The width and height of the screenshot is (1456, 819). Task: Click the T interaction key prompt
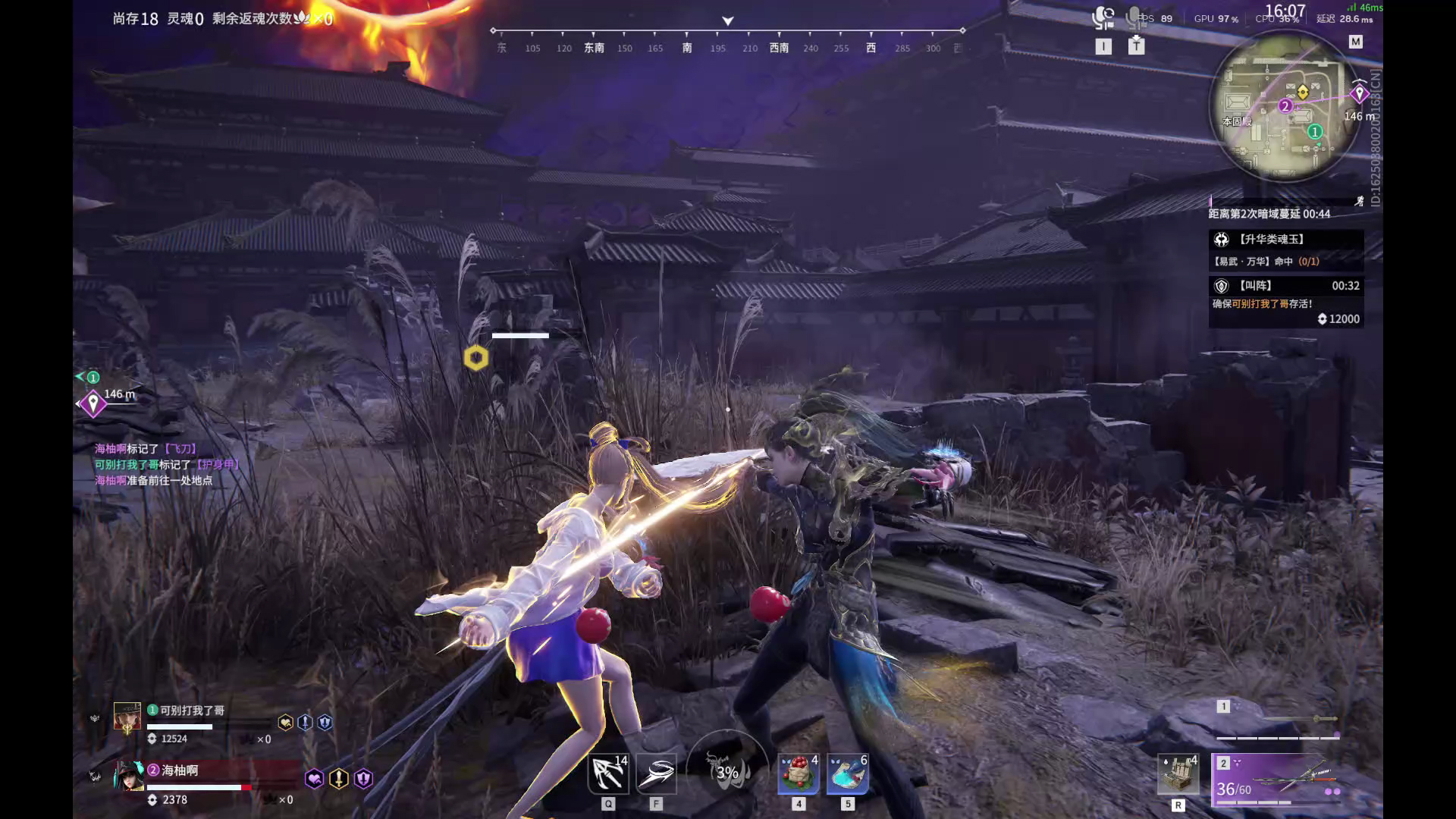(x=1137, y=45)
